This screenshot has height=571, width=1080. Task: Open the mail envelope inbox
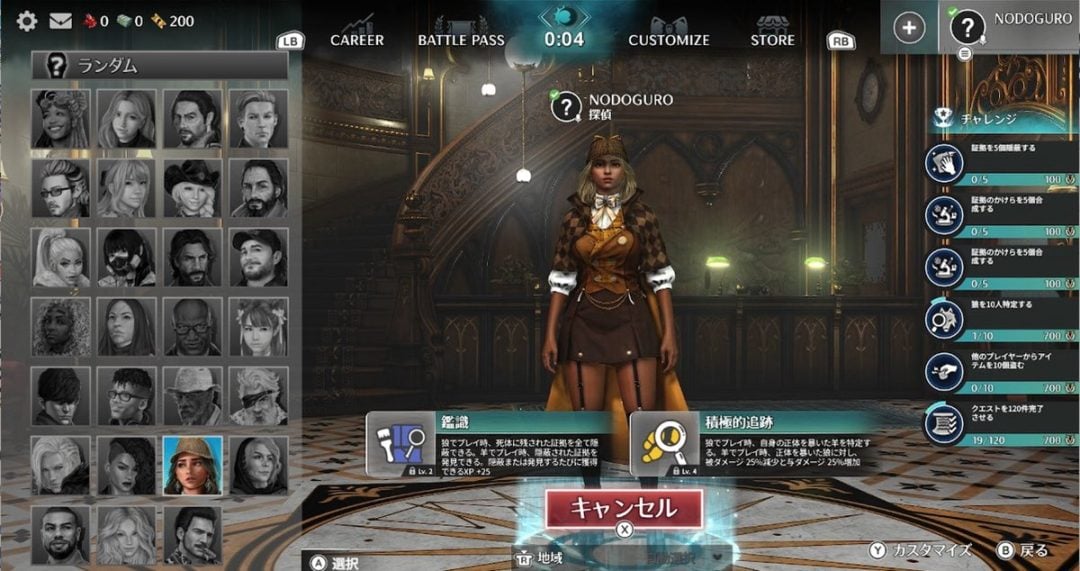coord(60,20)
